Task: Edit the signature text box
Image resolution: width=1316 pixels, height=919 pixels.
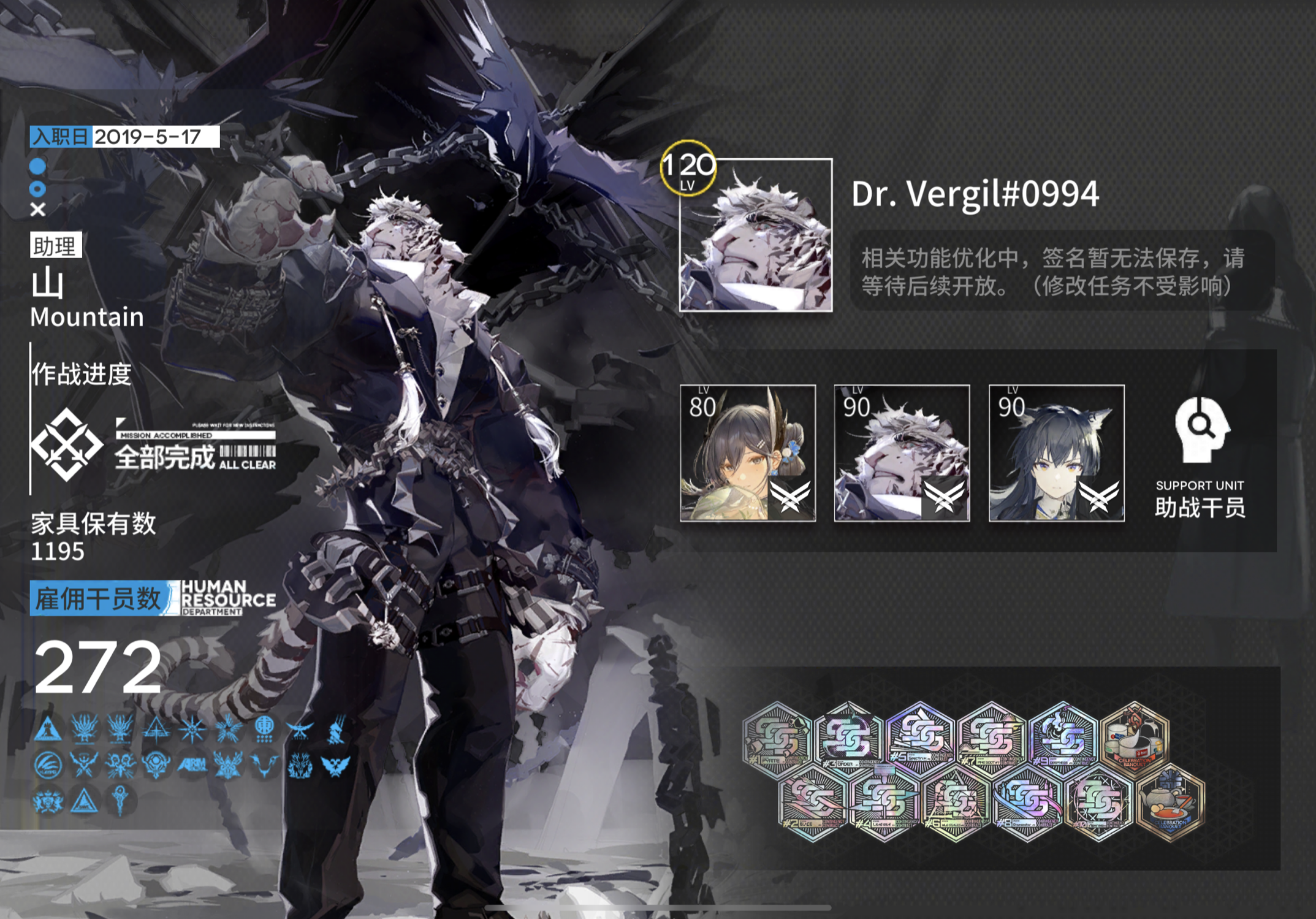Action: 1062,272
